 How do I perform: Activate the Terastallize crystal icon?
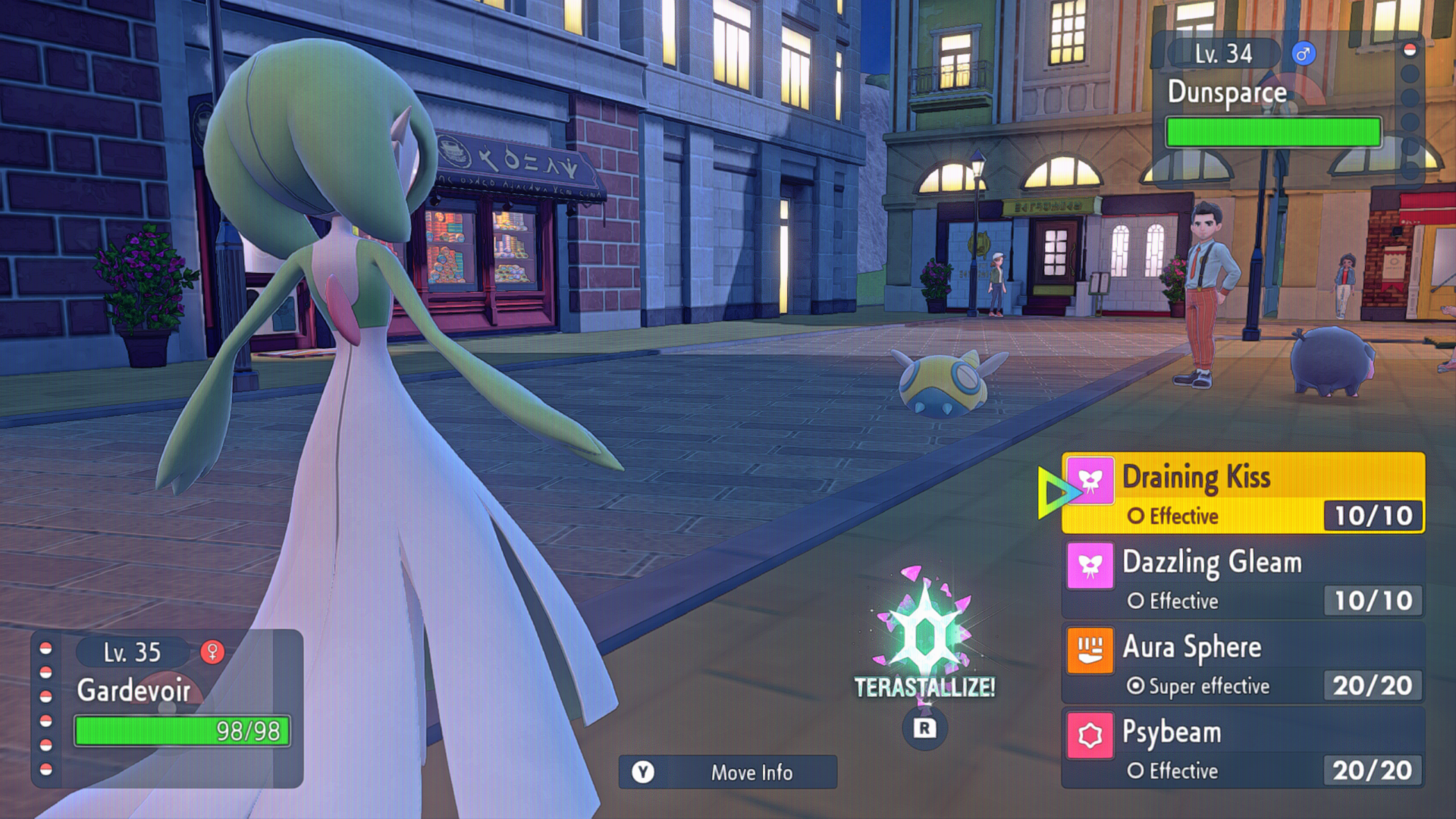pyautogui.click(x=924, y=637)
